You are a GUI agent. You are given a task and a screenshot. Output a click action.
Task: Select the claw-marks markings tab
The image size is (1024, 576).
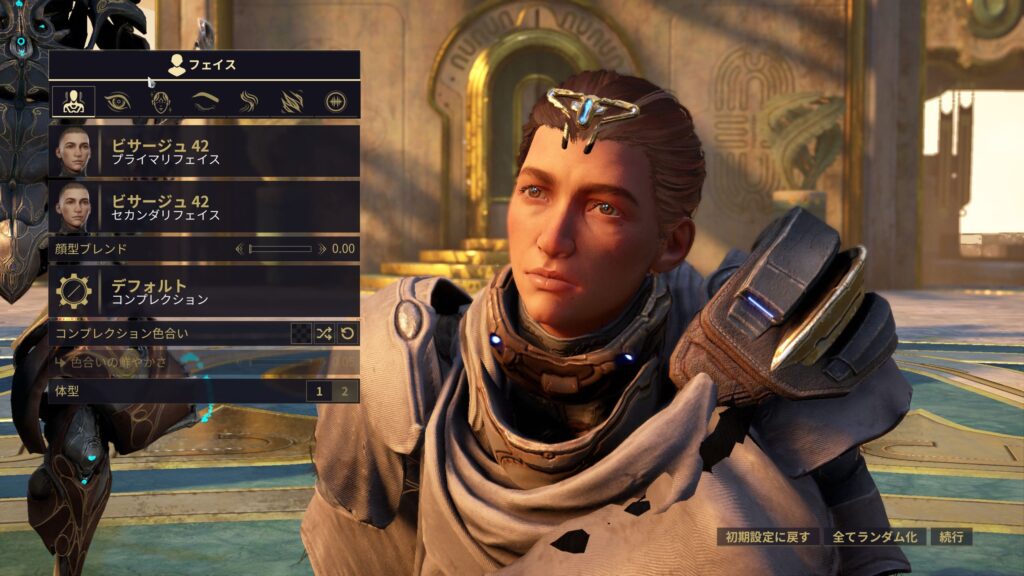pyautogui.click(x=291, y=101)
